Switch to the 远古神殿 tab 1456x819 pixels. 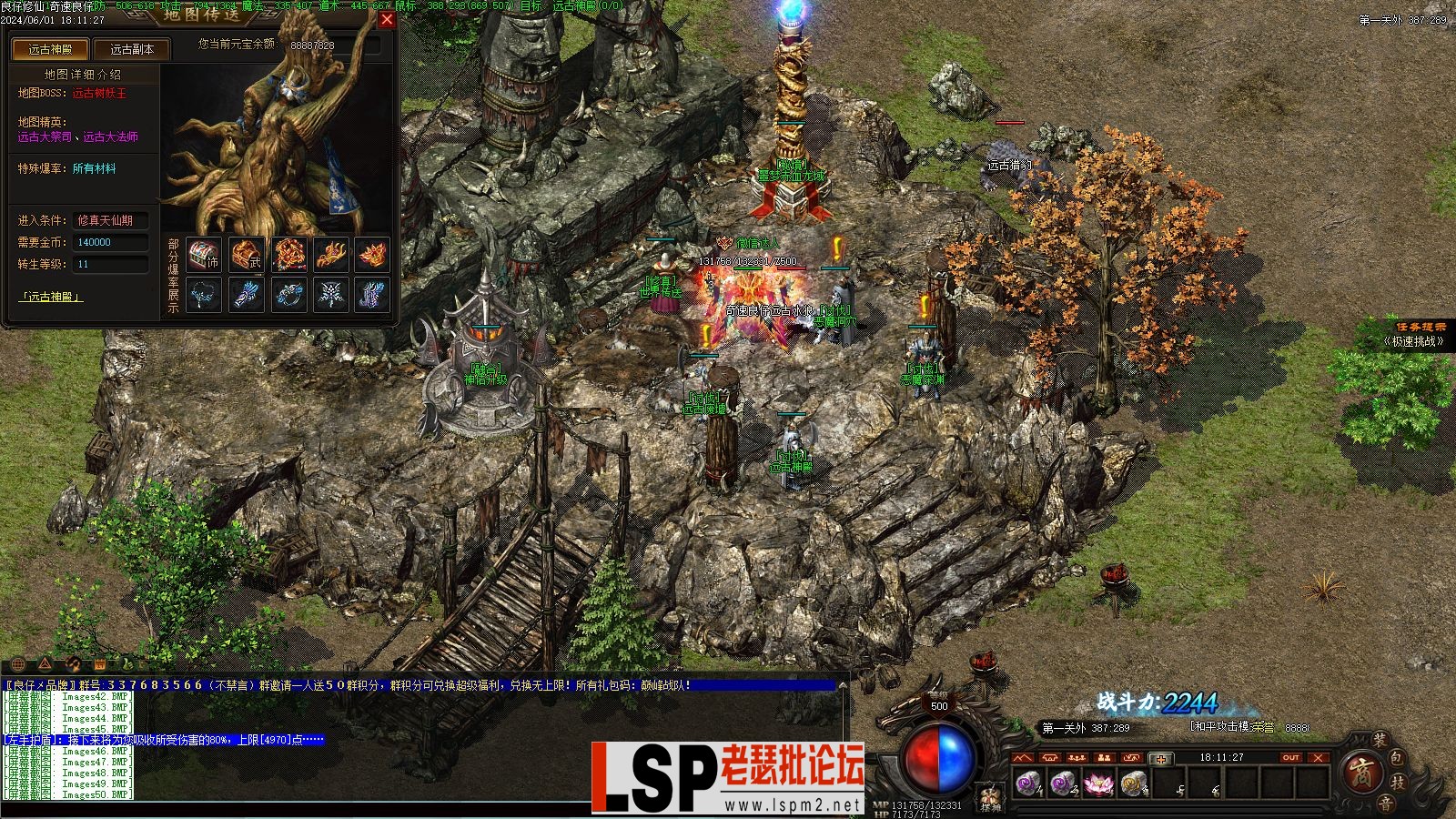coord(49,50)
